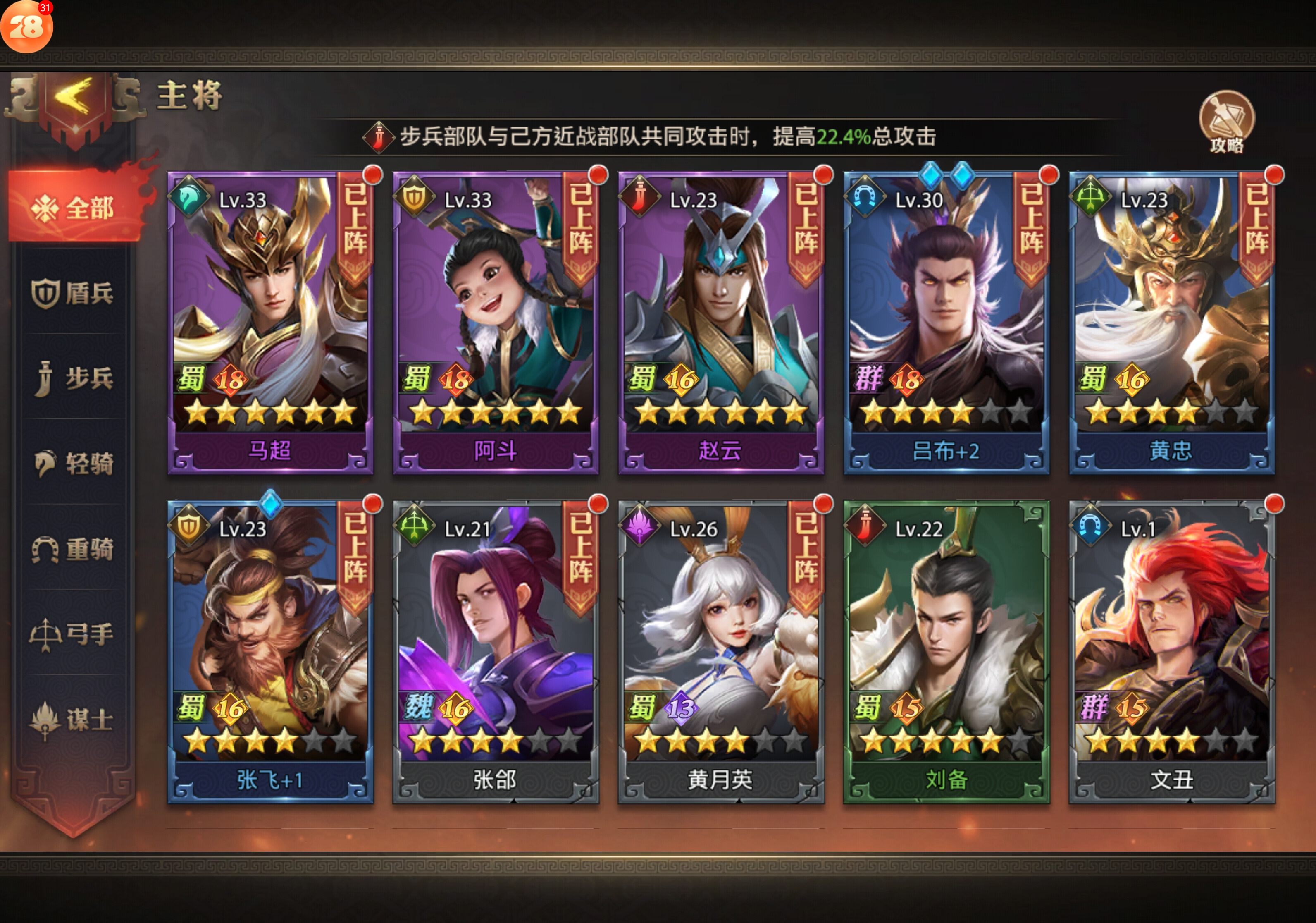Viewport: 1316px width, 923px height.
Task: Click the orange 28 overlay badge
Action: point(26,26)
